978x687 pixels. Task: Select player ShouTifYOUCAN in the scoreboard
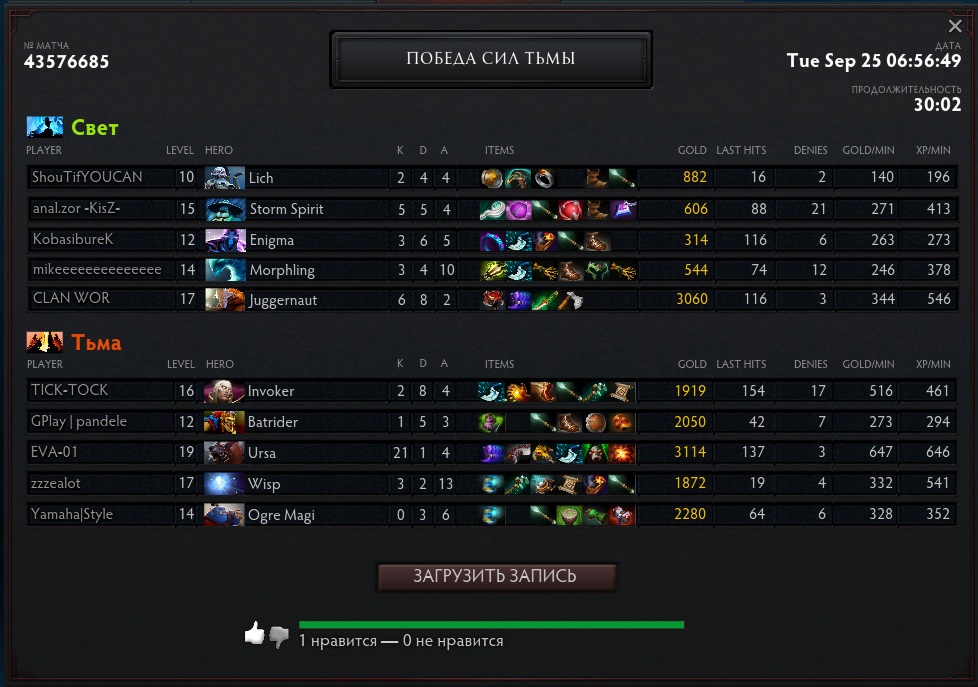click(87, 177)
